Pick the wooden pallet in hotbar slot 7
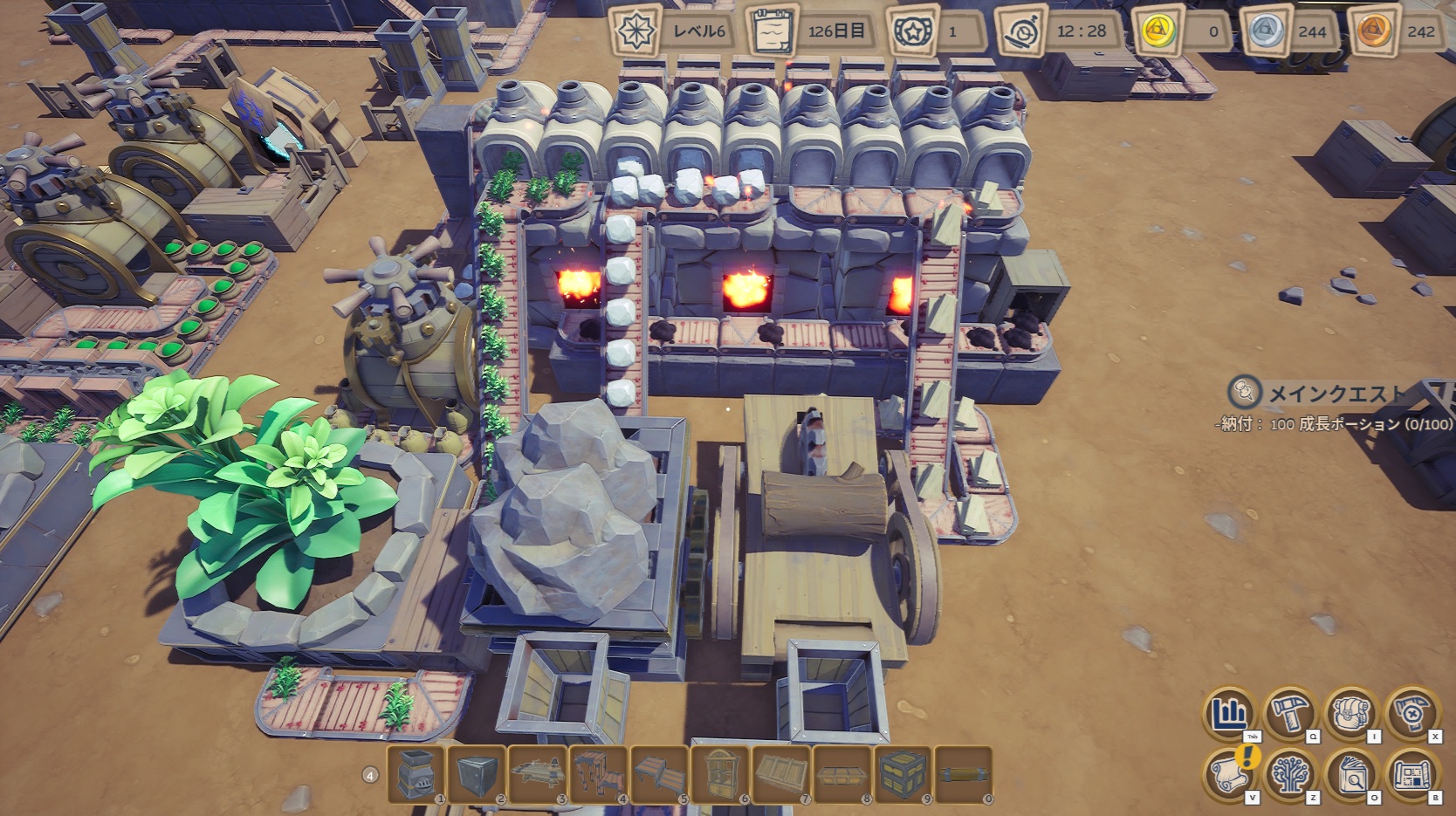The height and width of the screenshot is (816, 1456). (782, 773)
